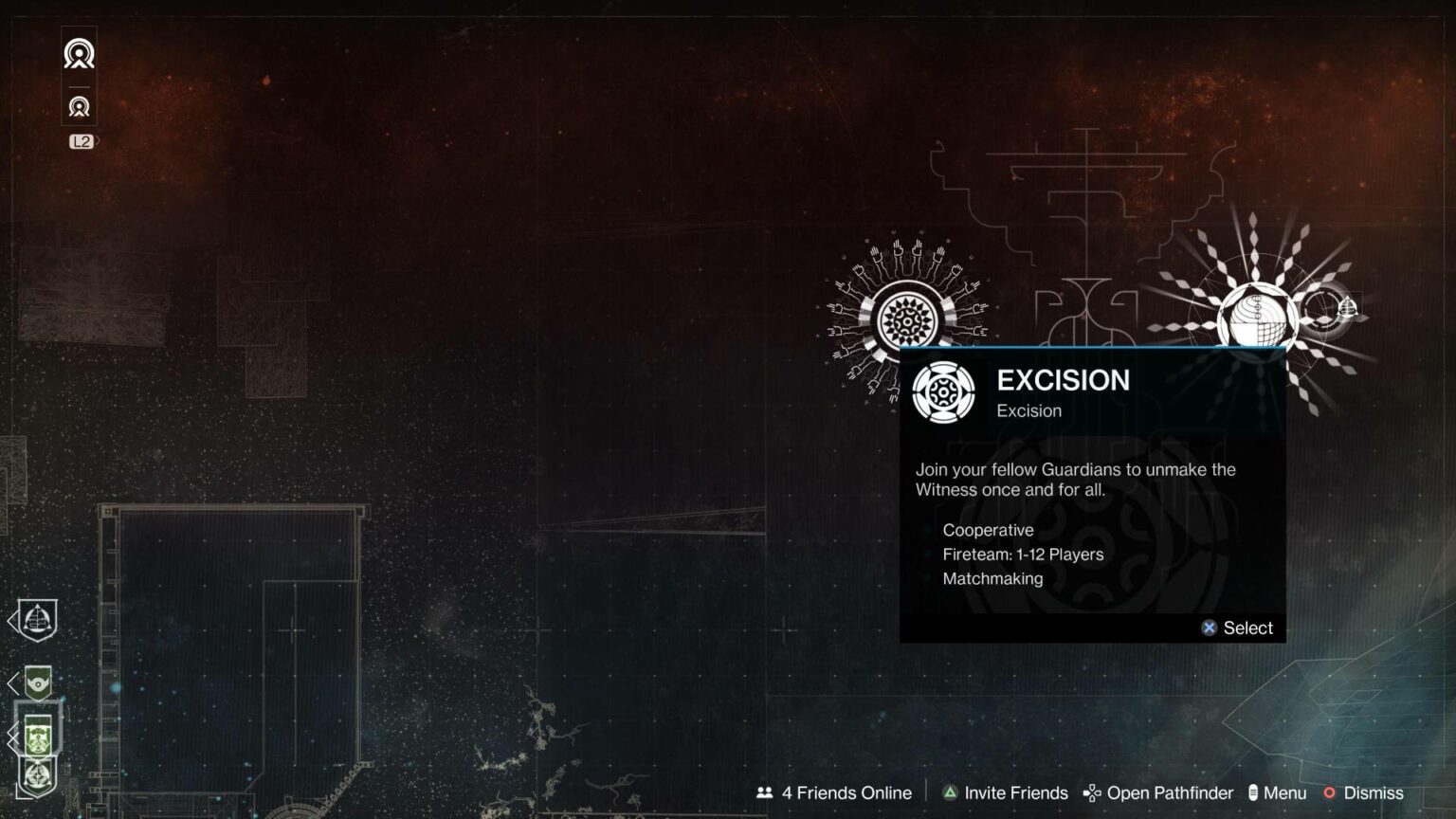This screenshot has width=1456, height=819.
Task: Select the helmet-shield quest icon in the left sidebar
Action: [x=36, y=618]
